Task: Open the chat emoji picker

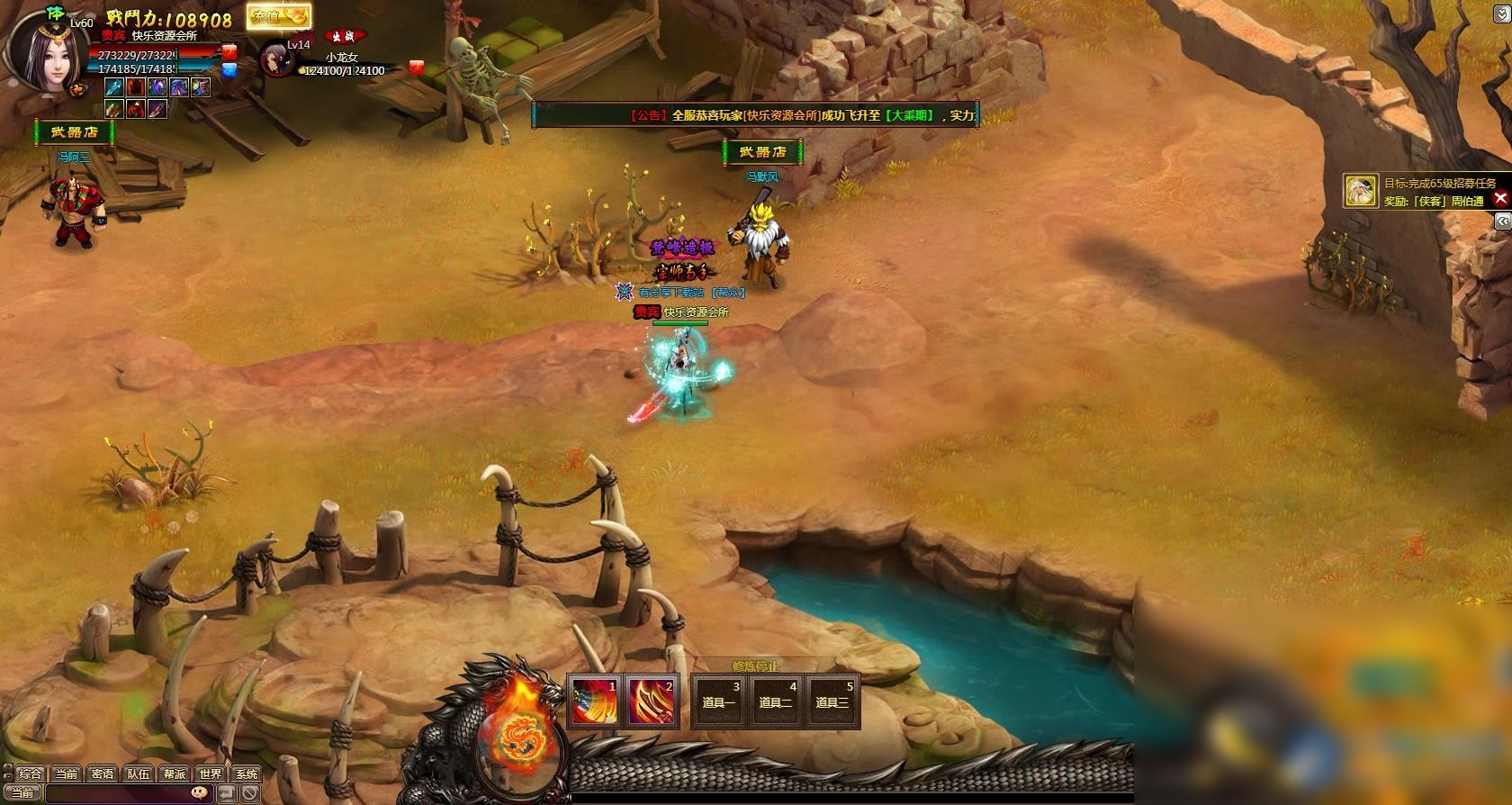Action: 200,793
